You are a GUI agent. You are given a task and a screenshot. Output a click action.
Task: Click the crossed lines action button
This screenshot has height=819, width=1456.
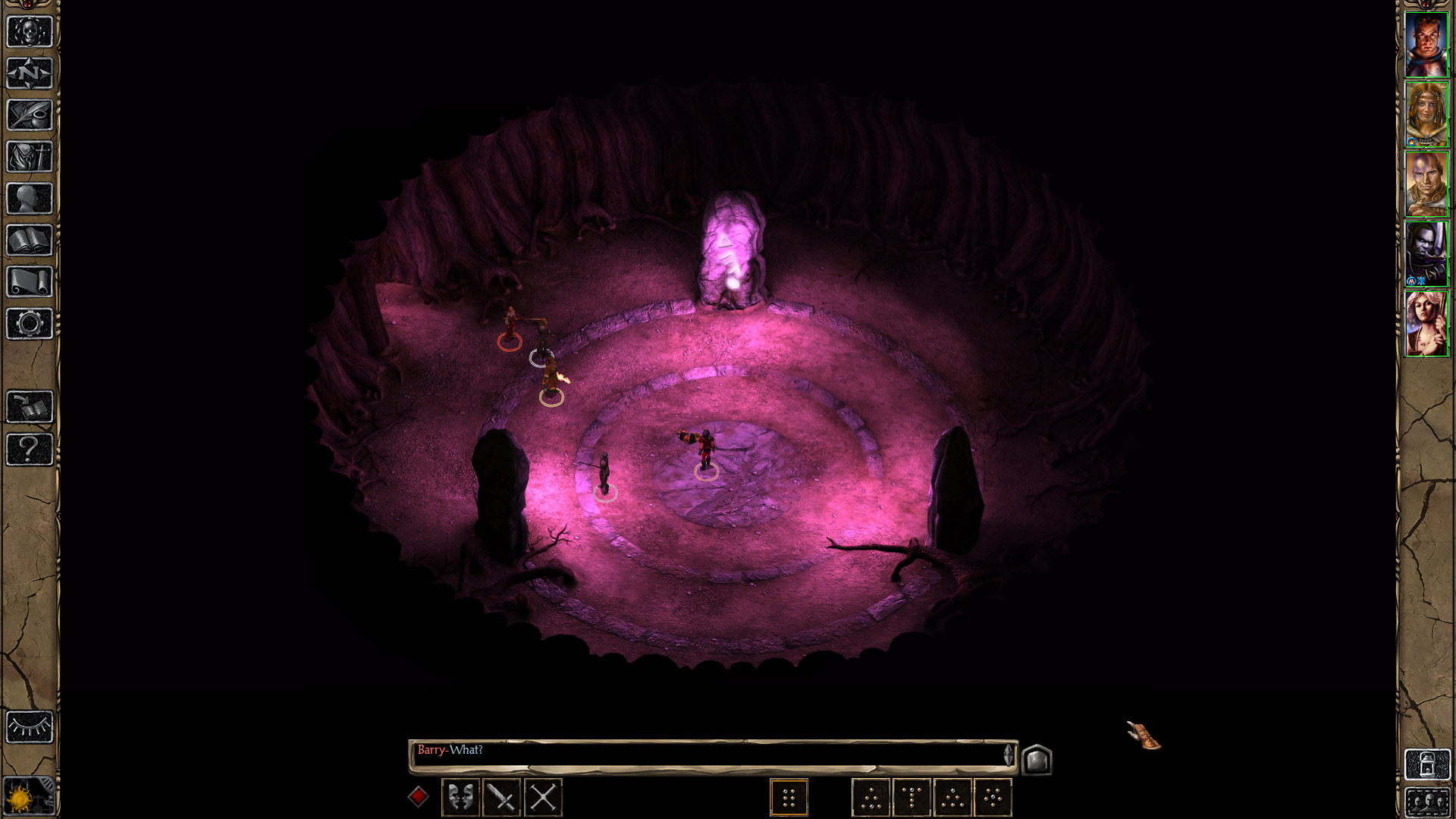click(x=543, y=797)
